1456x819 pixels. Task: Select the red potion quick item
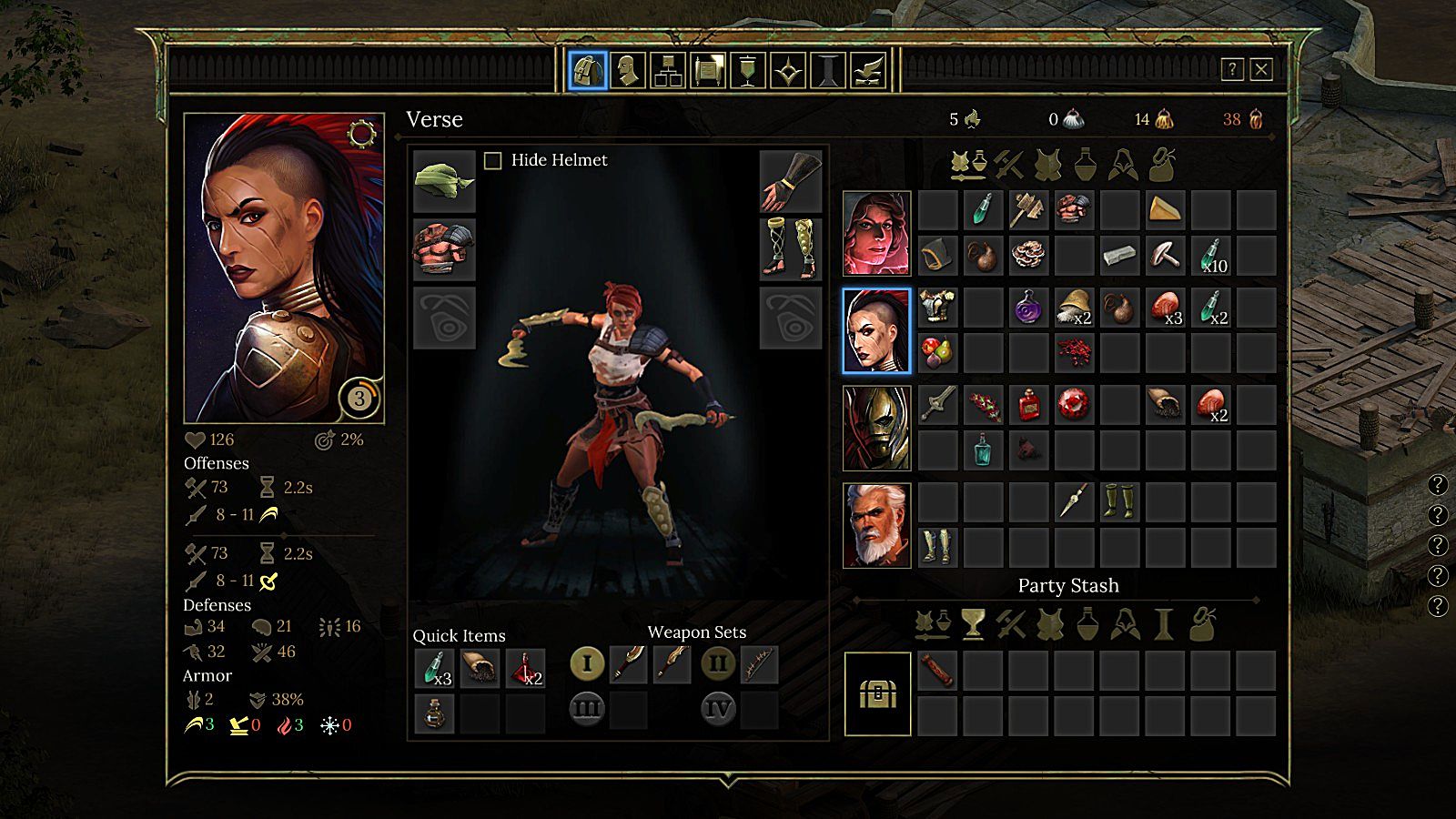(525, 669)
